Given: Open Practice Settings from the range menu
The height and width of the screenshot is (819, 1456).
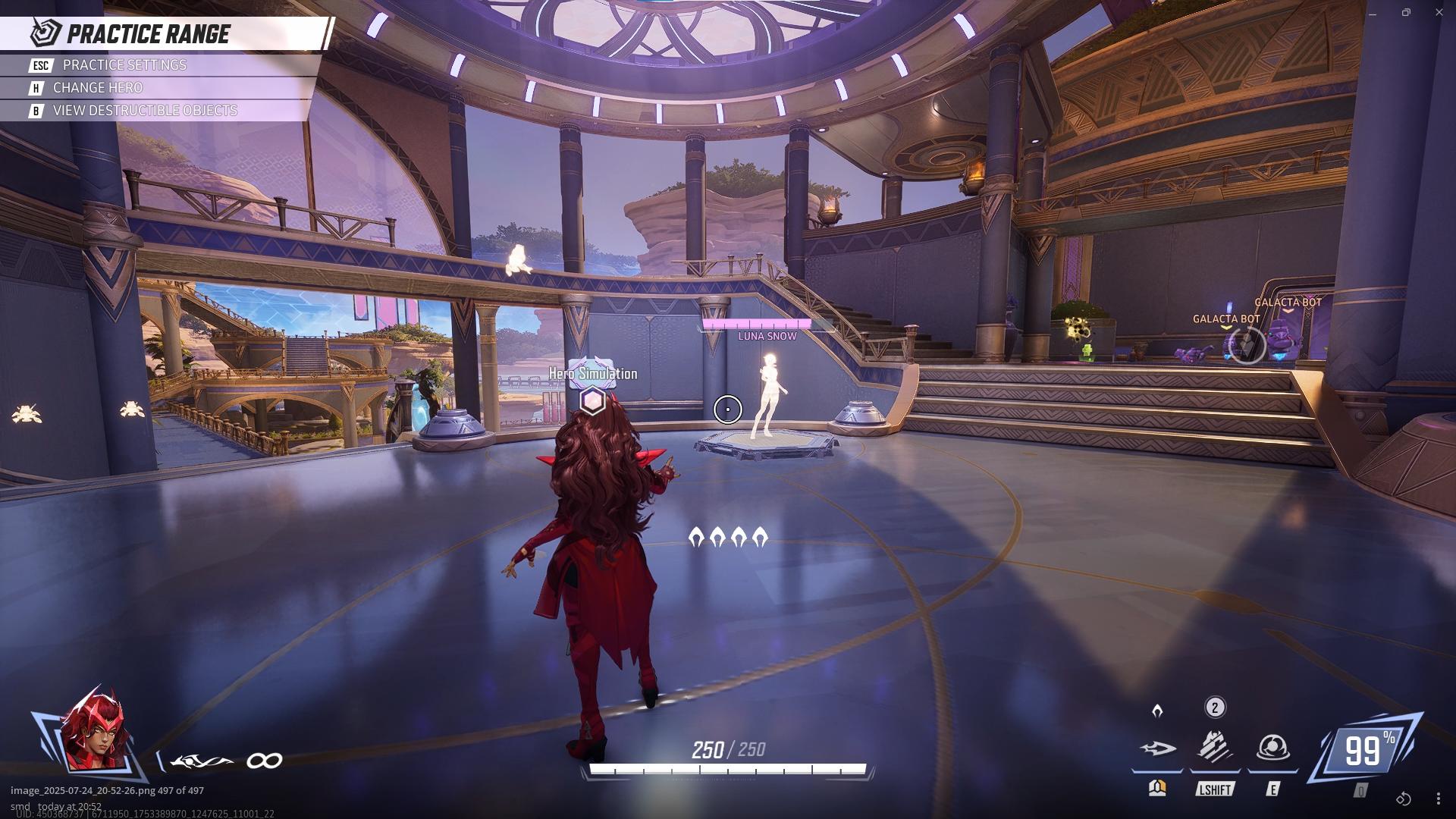Looking at the screenshot, I should [124, 65].
